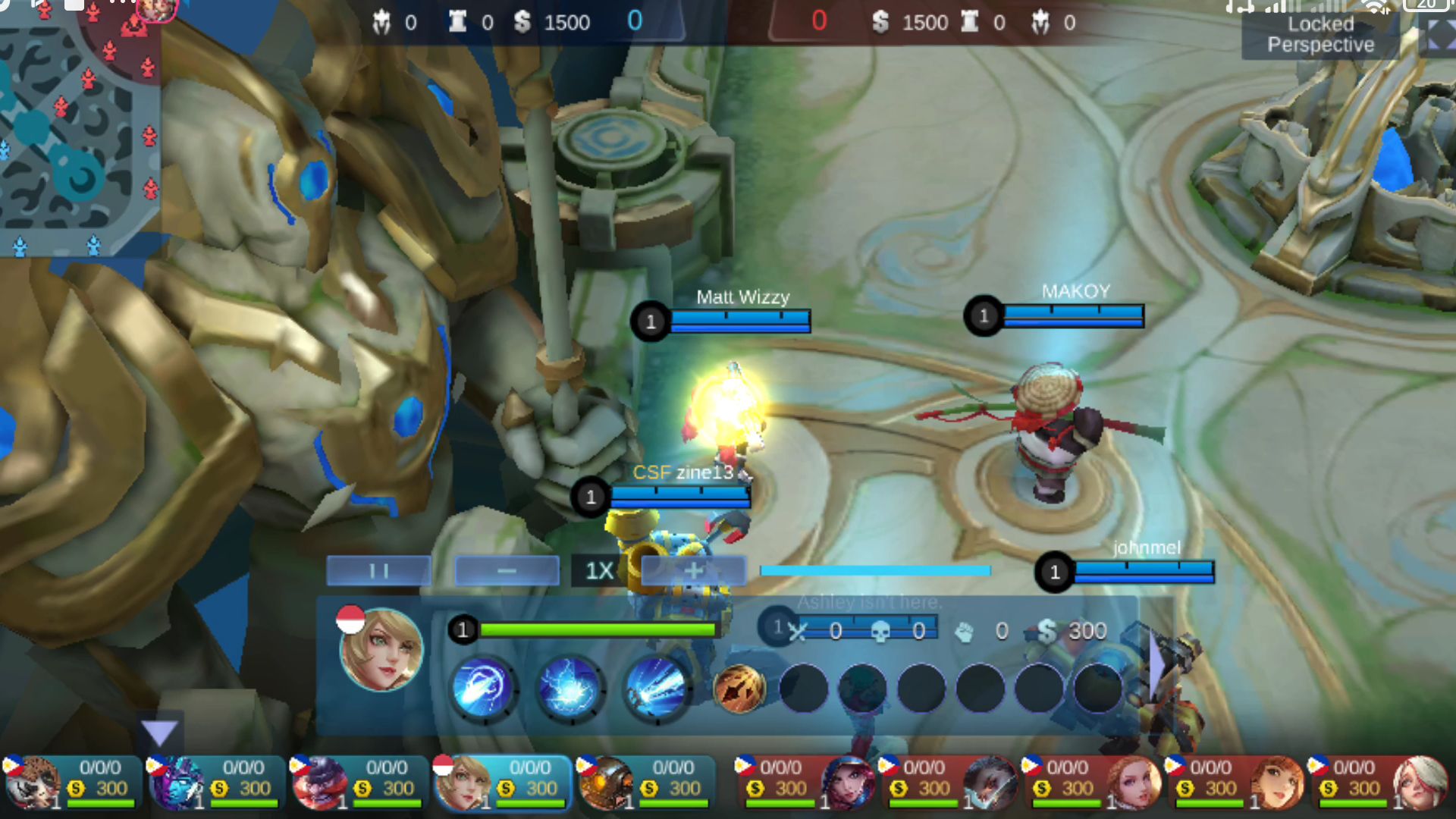Toggle fullscreen with the corner expand icon
The width and height of the screenshot is (1456, 819).
[x=1438, y=35]
